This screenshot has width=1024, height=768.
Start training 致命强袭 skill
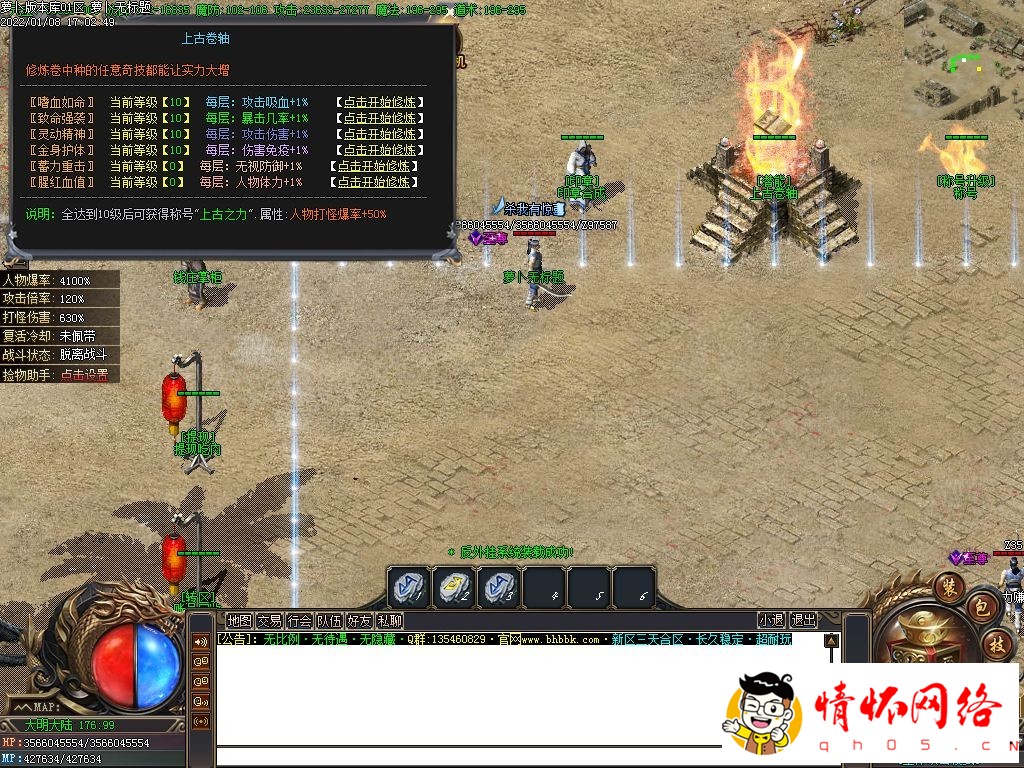click(x=380, y=118)
